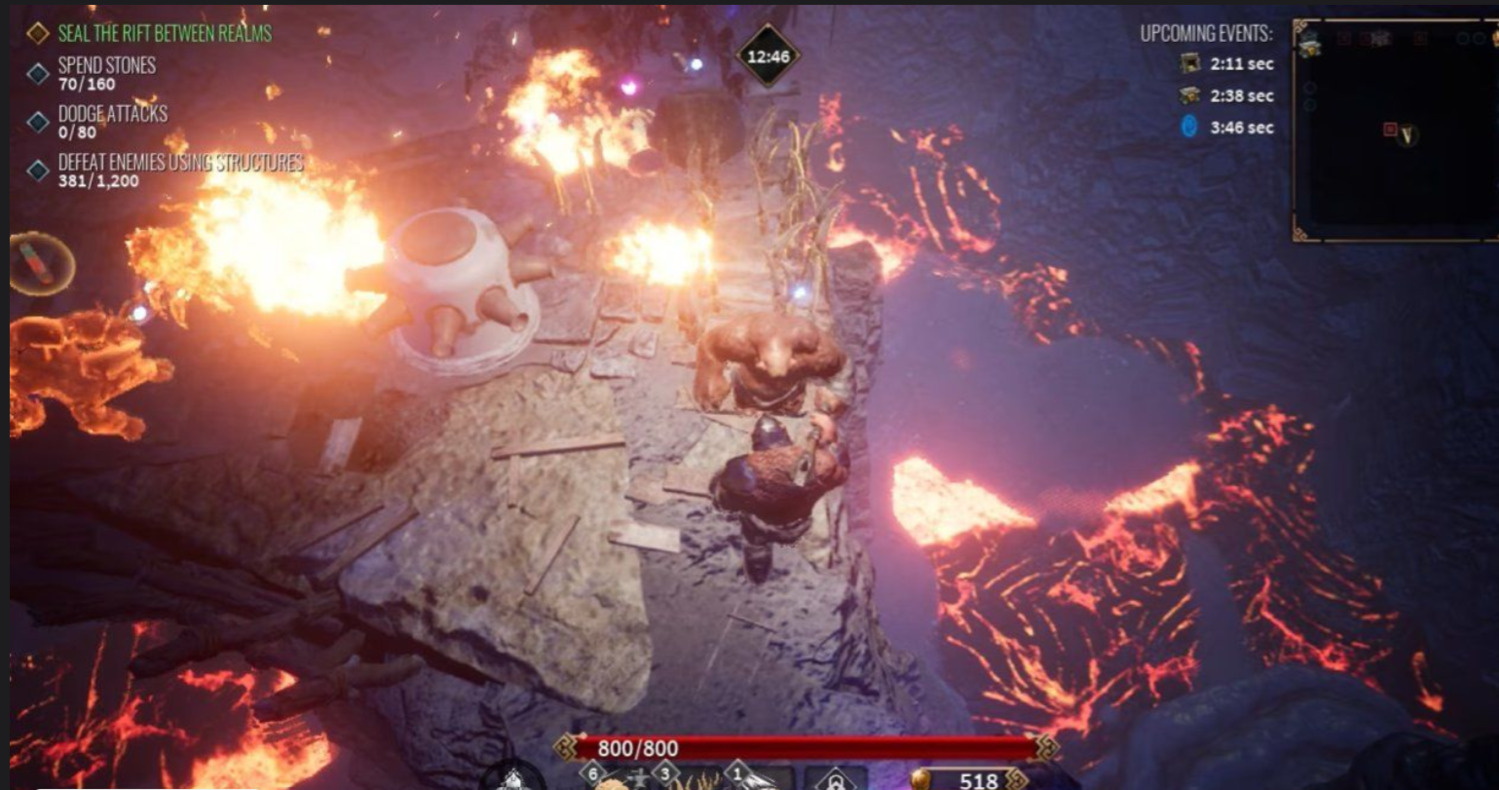
Task: Click the blue portal event icon
Action: click(1190, 128)
